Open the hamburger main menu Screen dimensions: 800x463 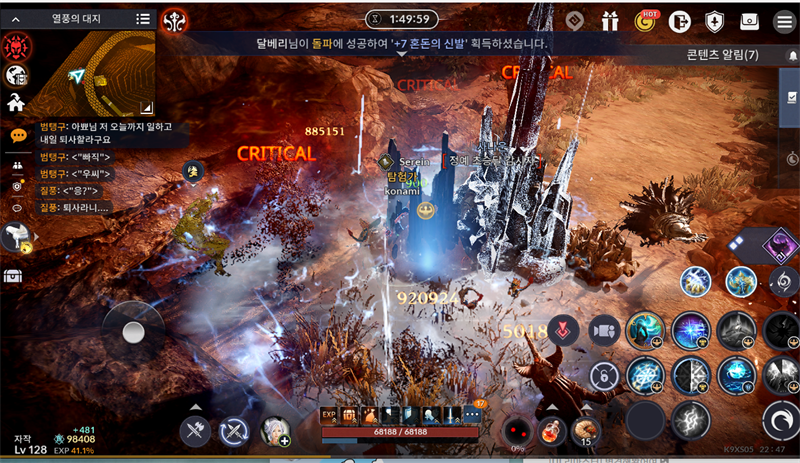click(784, 21)
